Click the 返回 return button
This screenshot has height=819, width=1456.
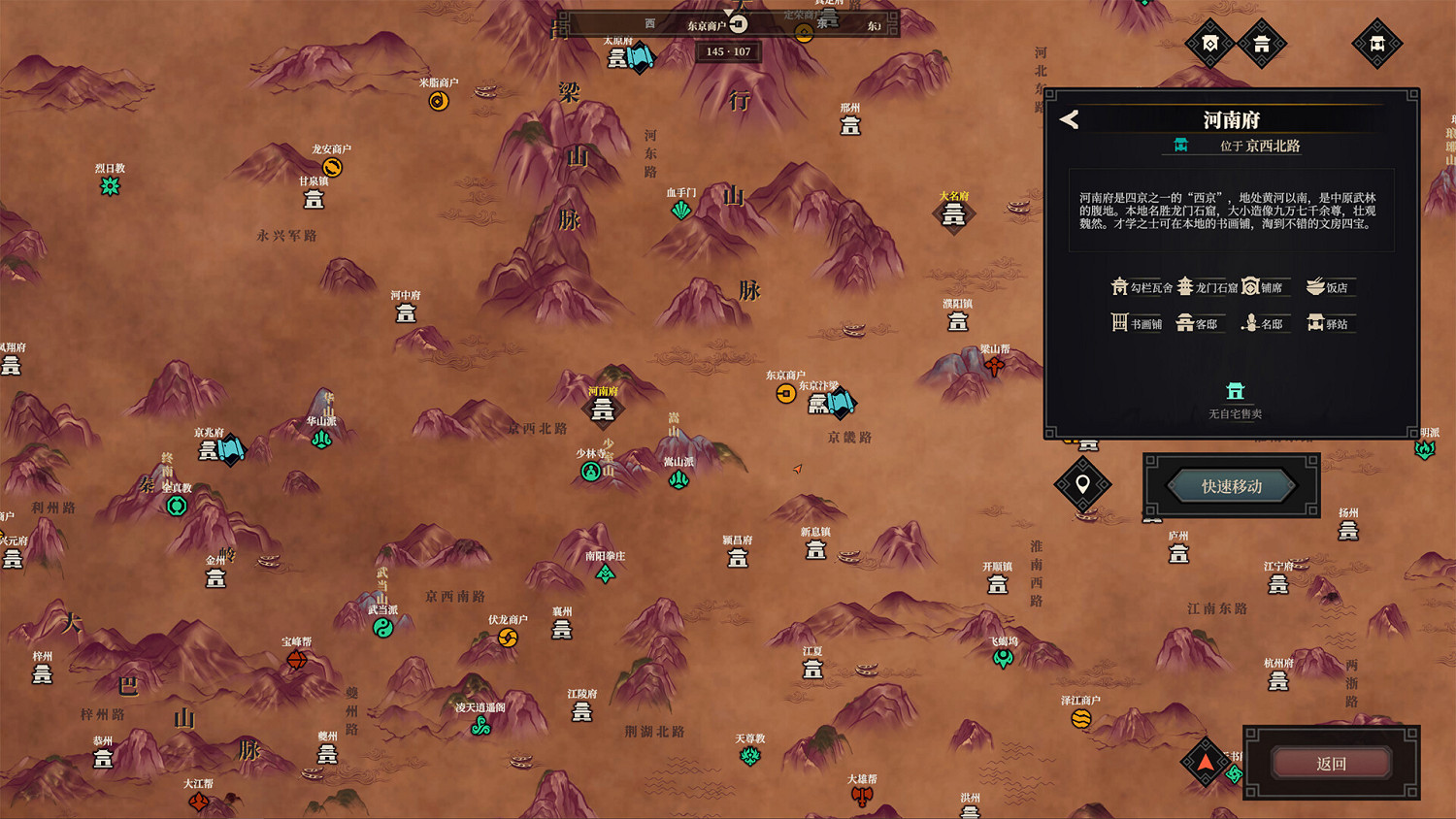(x=1332, y=764)
